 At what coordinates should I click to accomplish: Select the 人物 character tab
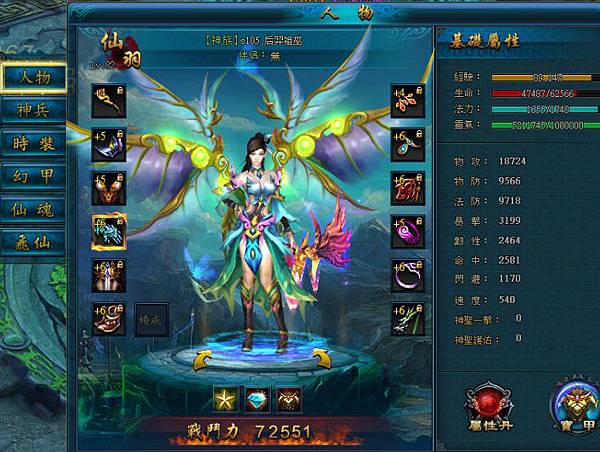tap(33, 77)
